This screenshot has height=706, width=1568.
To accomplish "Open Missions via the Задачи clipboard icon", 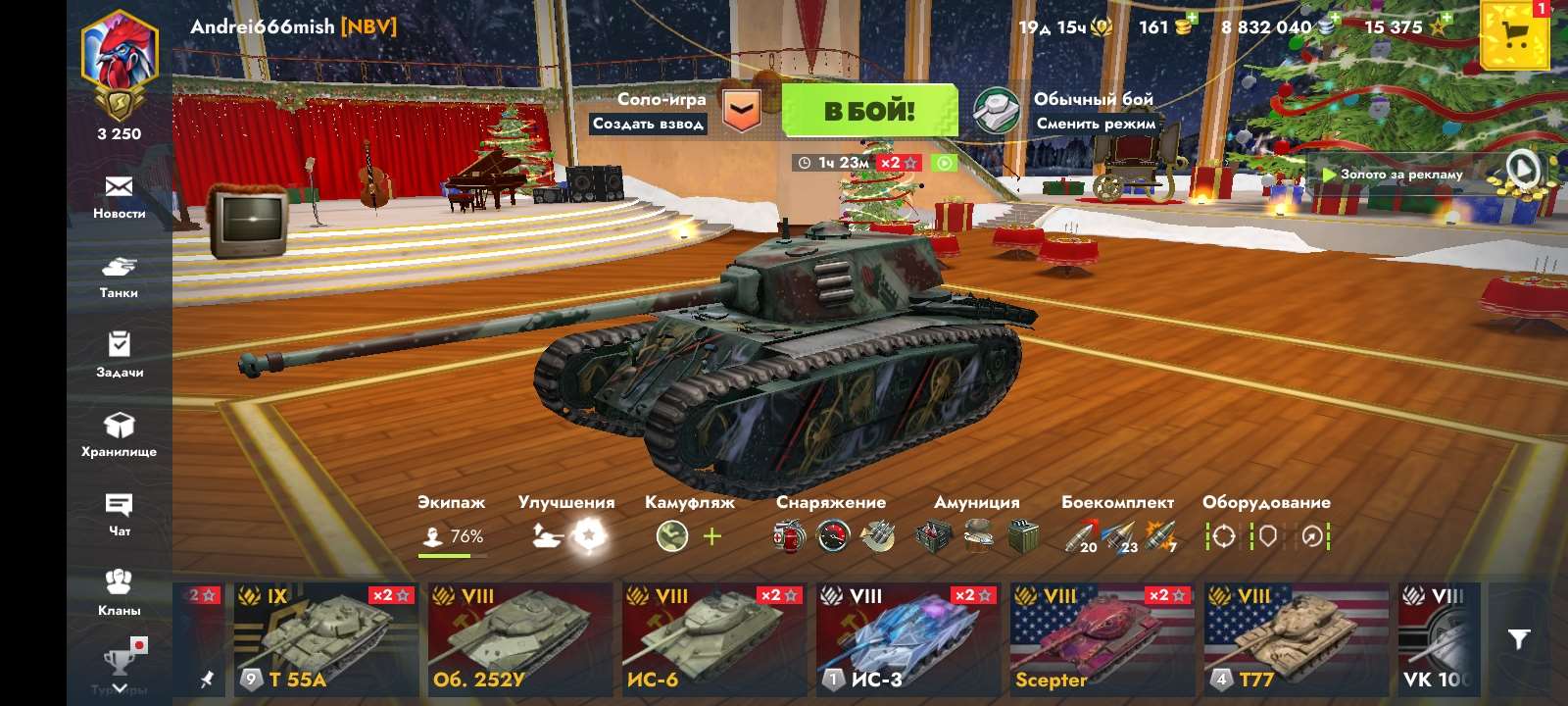I will click(120, 353).
